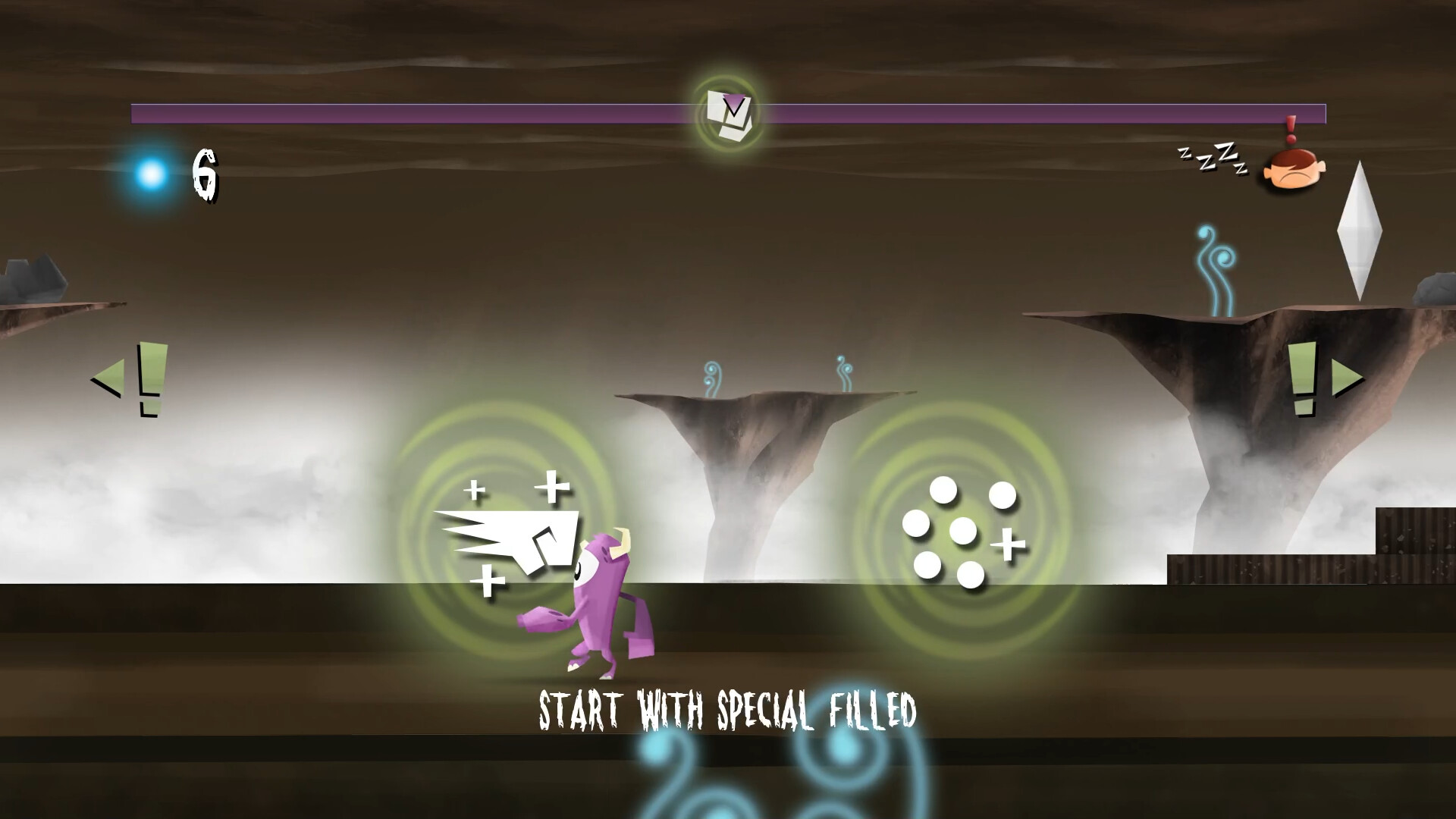
Task: Click the sleeping character face icon
Action: [1294, 169]
